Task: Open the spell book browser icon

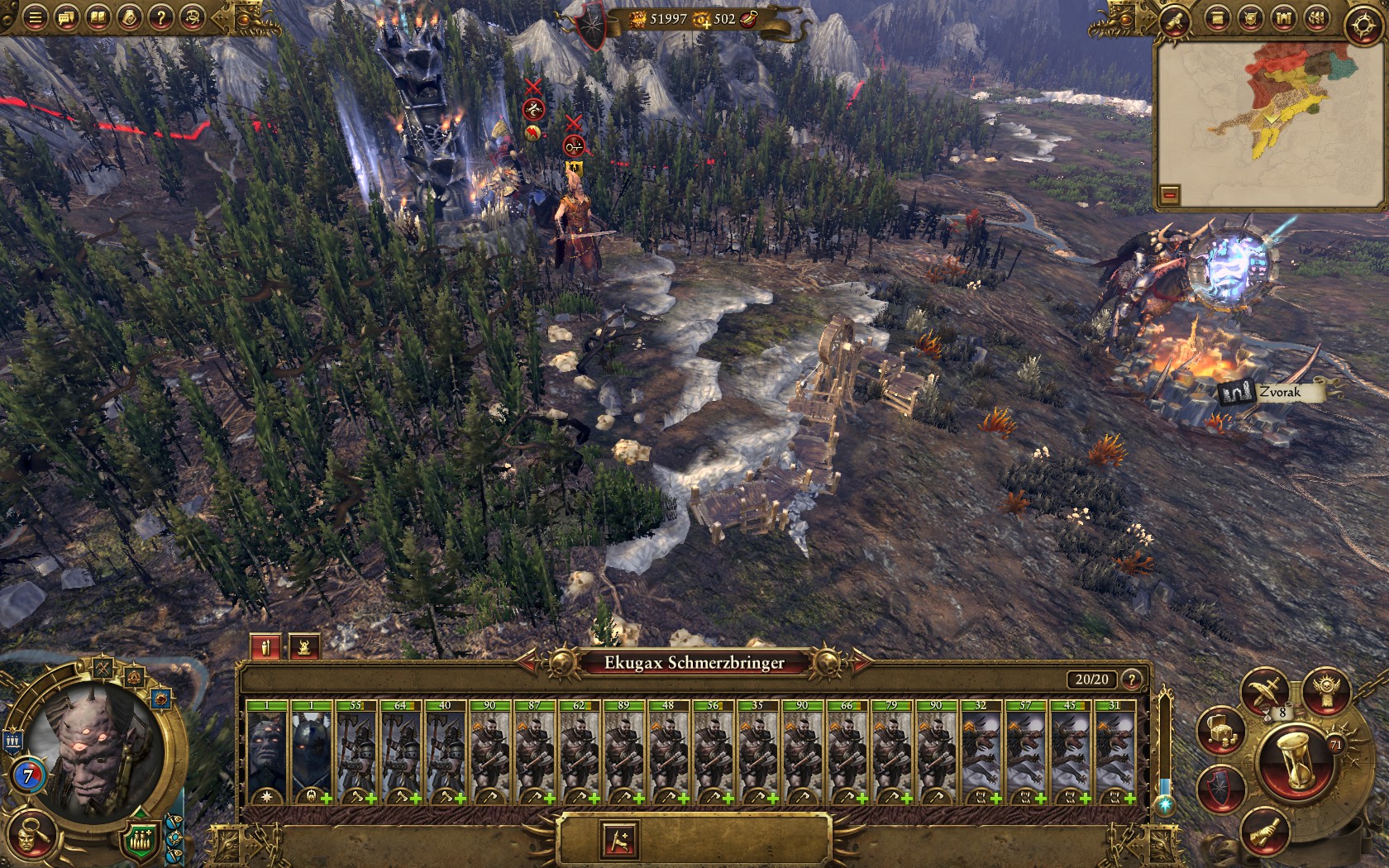Action: pyautogui.click(x=98, y=17)
